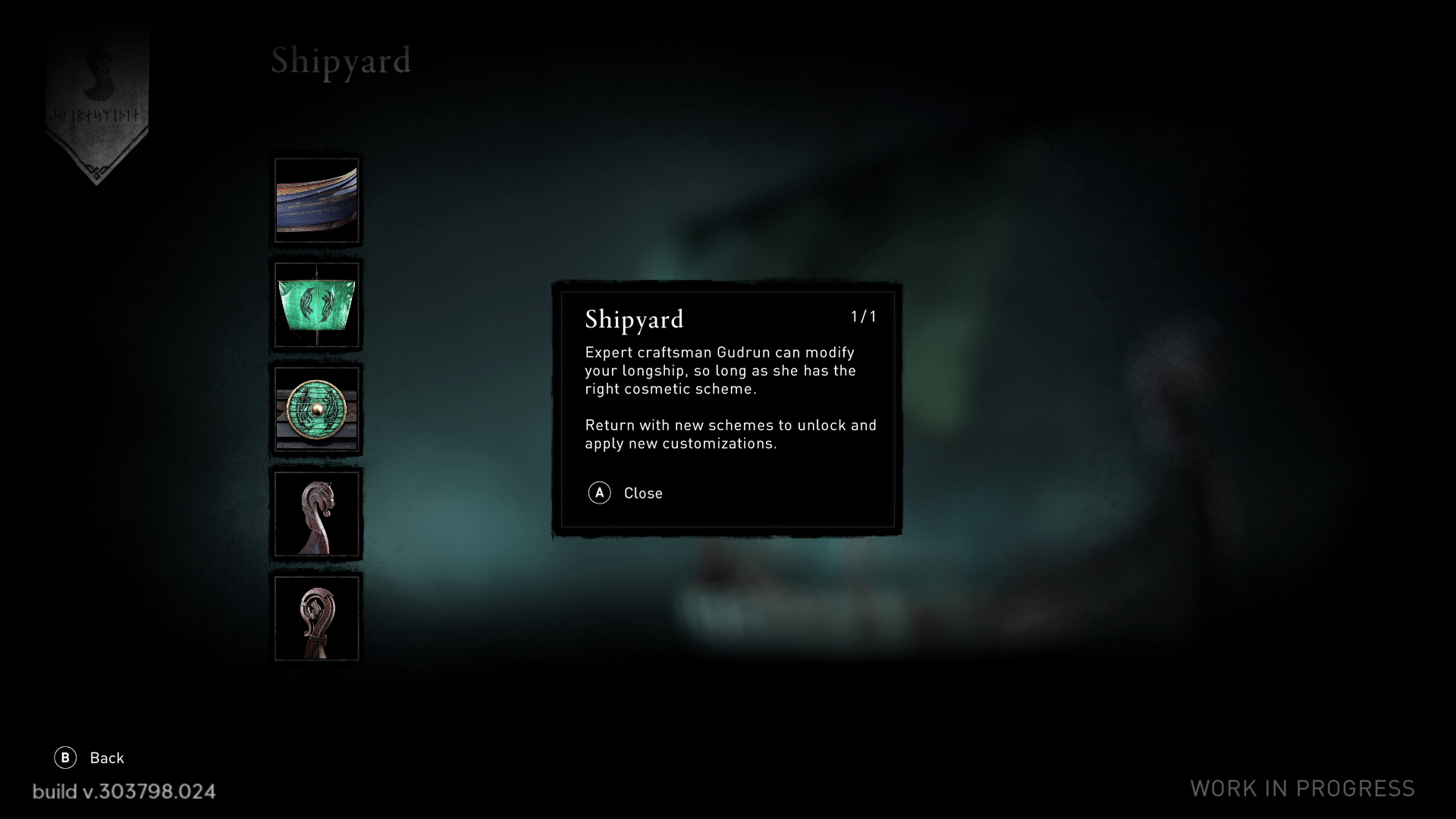Select the horse-head figurehead slot
Viewport: 1456px width, 819px height.
tap(317, 514)
